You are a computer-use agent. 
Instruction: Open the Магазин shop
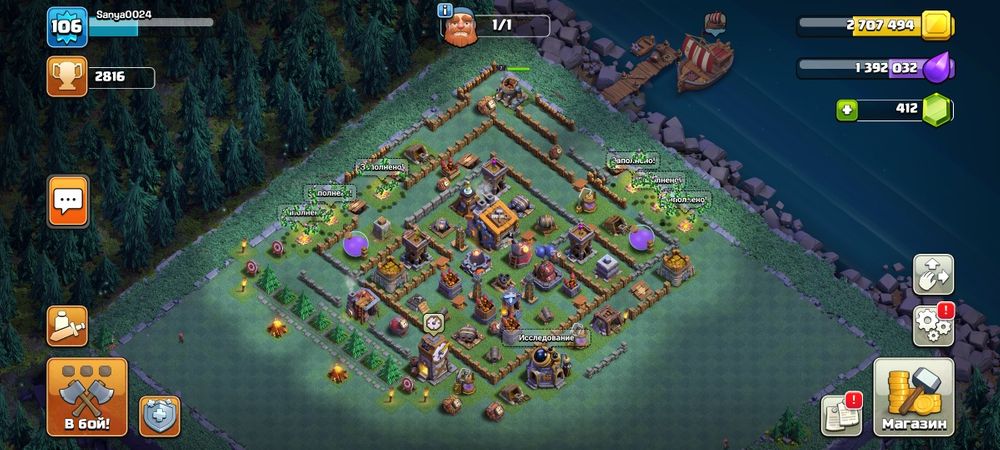click(913, 397)
